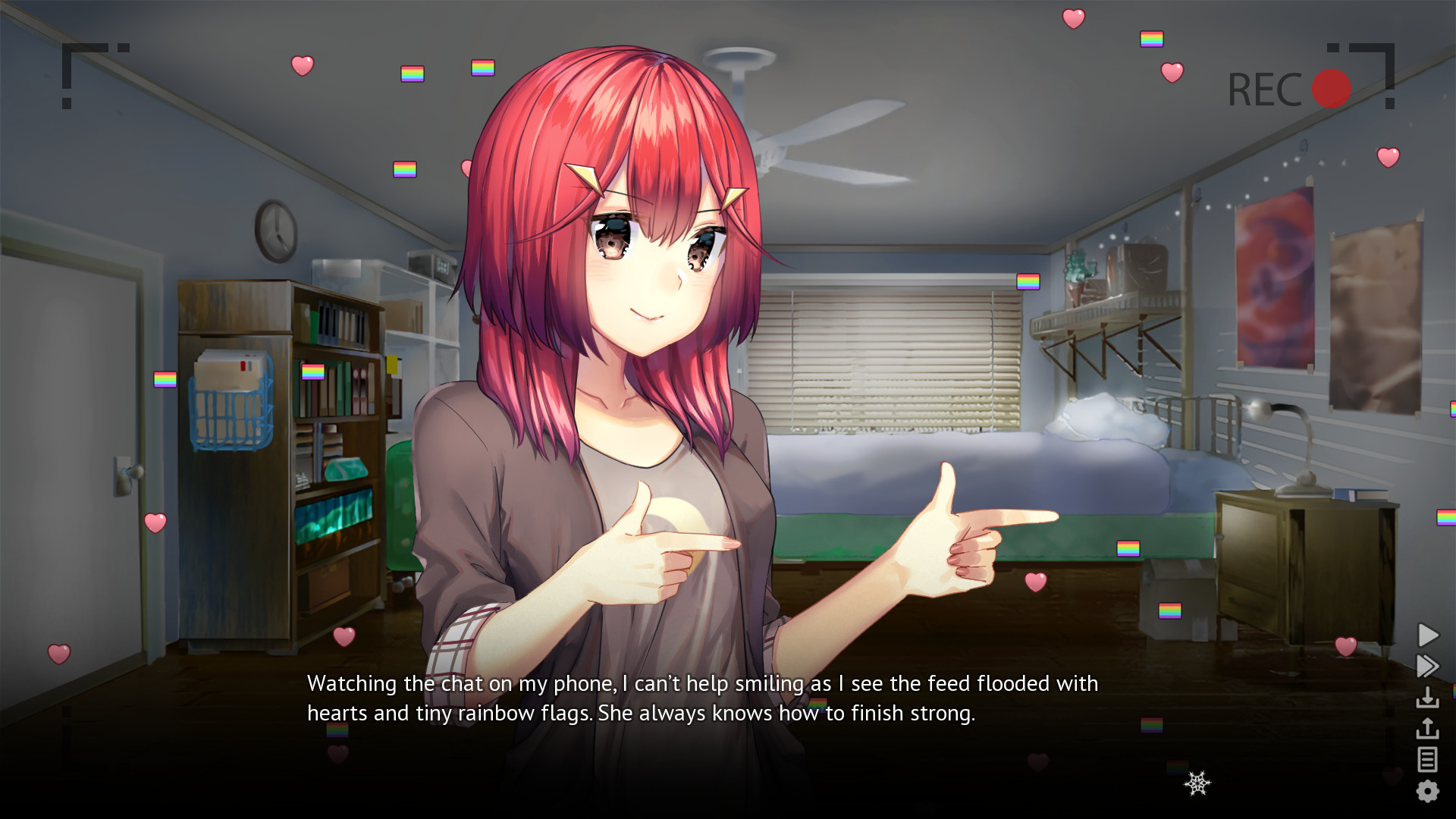1456x819 pixels.
Task: Toggle auto-play with the play arrow
Action: [1426, 635]
